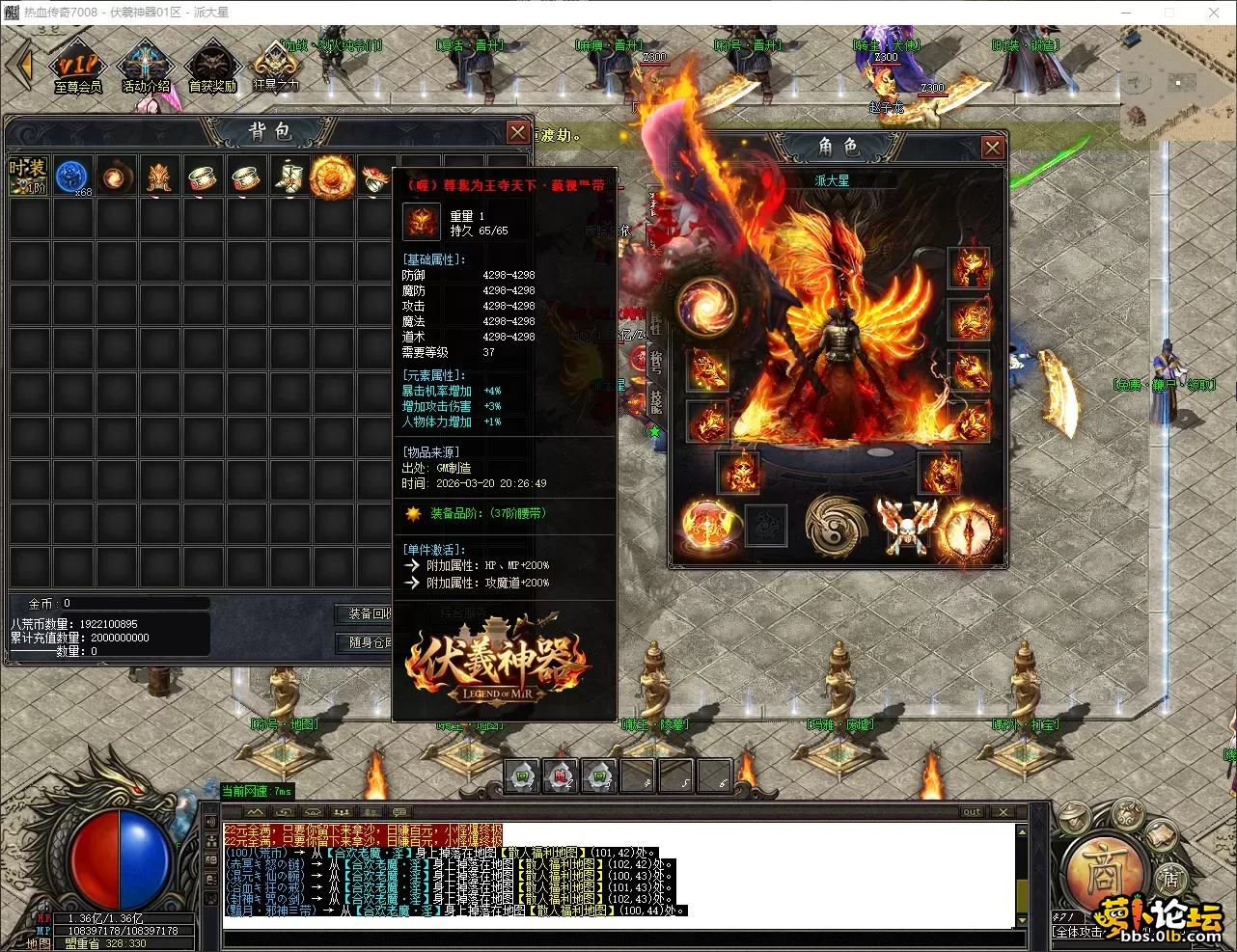Open the 活动介绍 event introduction
This screenshot has height=952, width=1237.
click(x=146, y=67)
